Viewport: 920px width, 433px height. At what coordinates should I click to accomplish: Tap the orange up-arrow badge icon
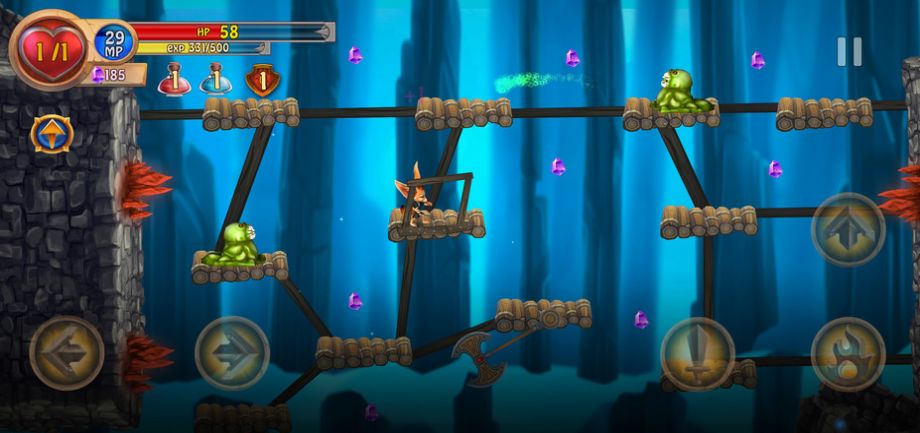pyautogui.click(x=51, y=133)
